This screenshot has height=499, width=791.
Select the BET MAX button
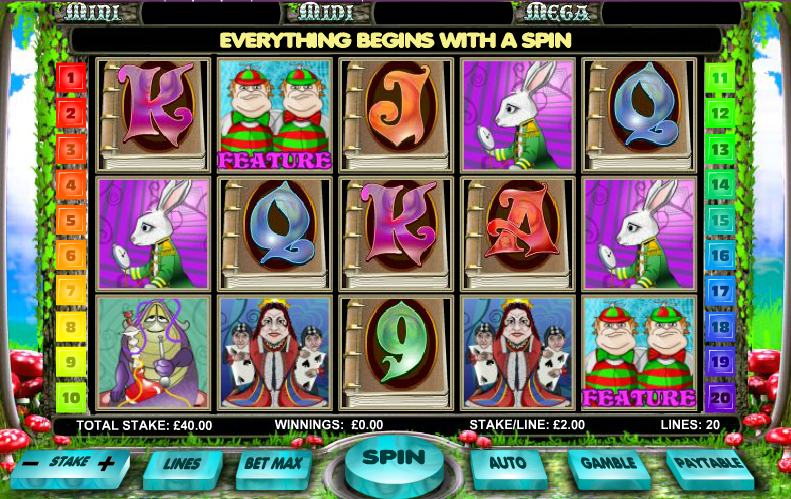[273, 465]
